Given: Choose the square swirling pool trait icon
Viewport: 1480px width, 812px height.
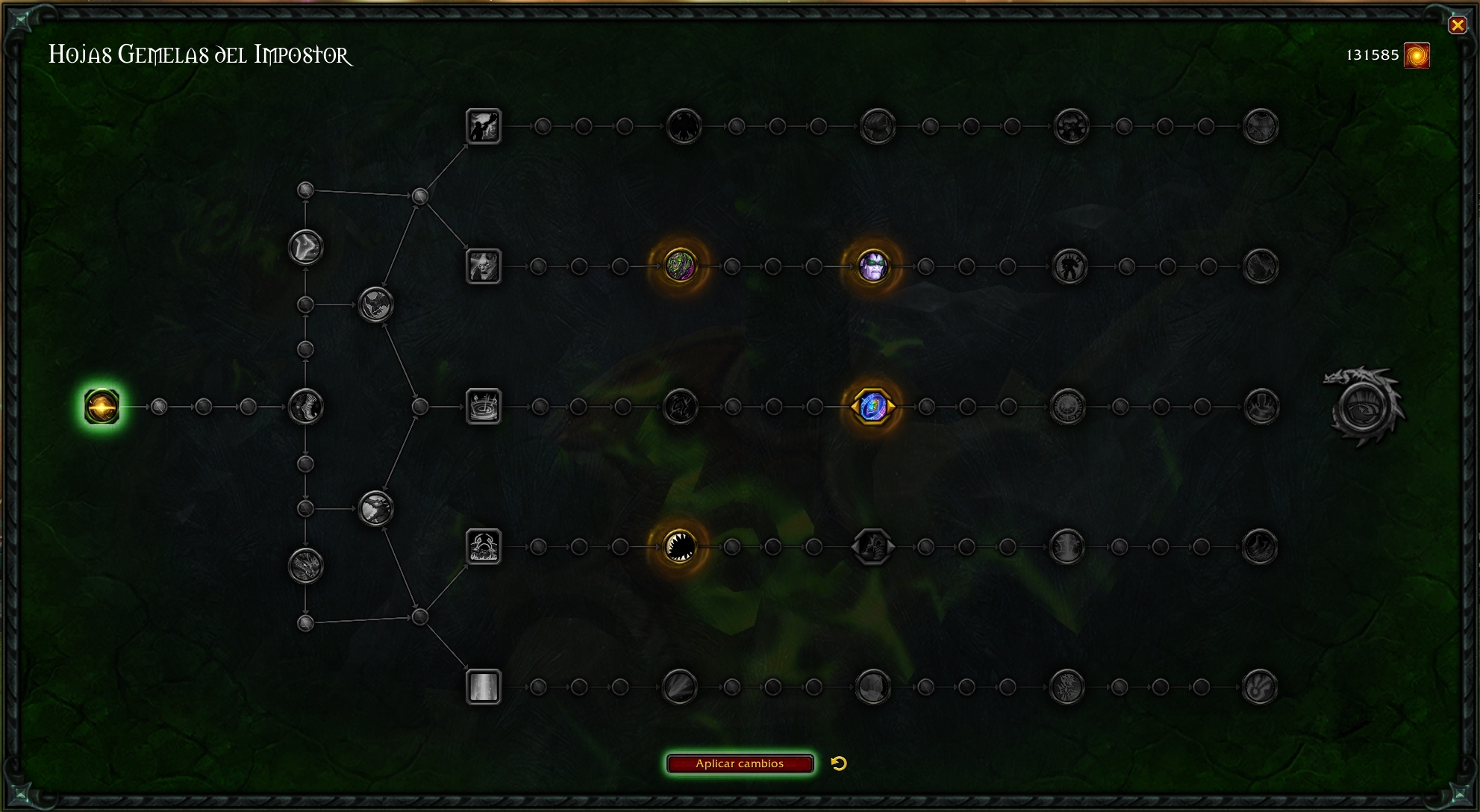Looking at the screenshot, I should [x=484, y=407].
